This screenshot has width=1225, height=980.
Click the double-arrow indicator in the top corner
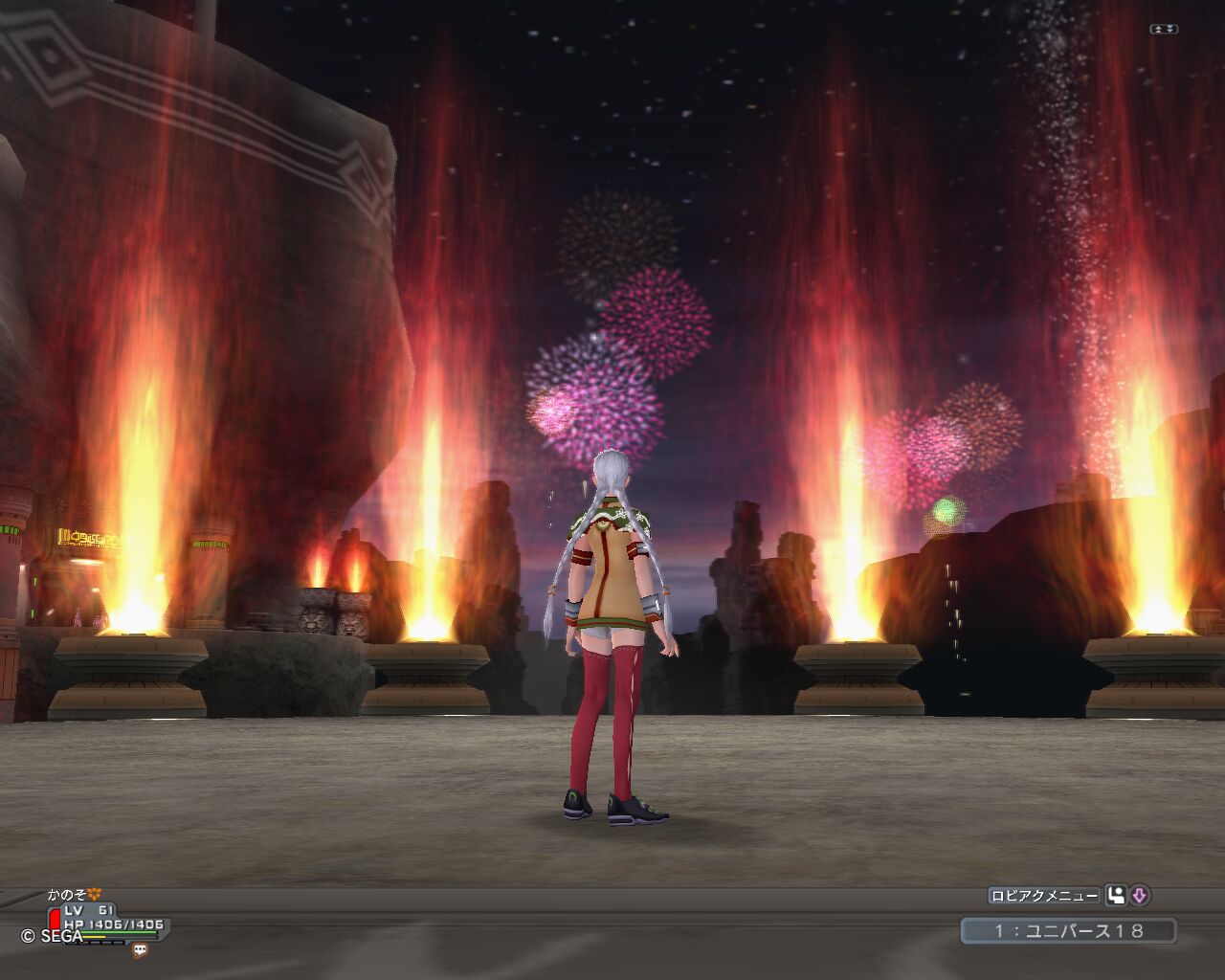tap(1165, 30)
